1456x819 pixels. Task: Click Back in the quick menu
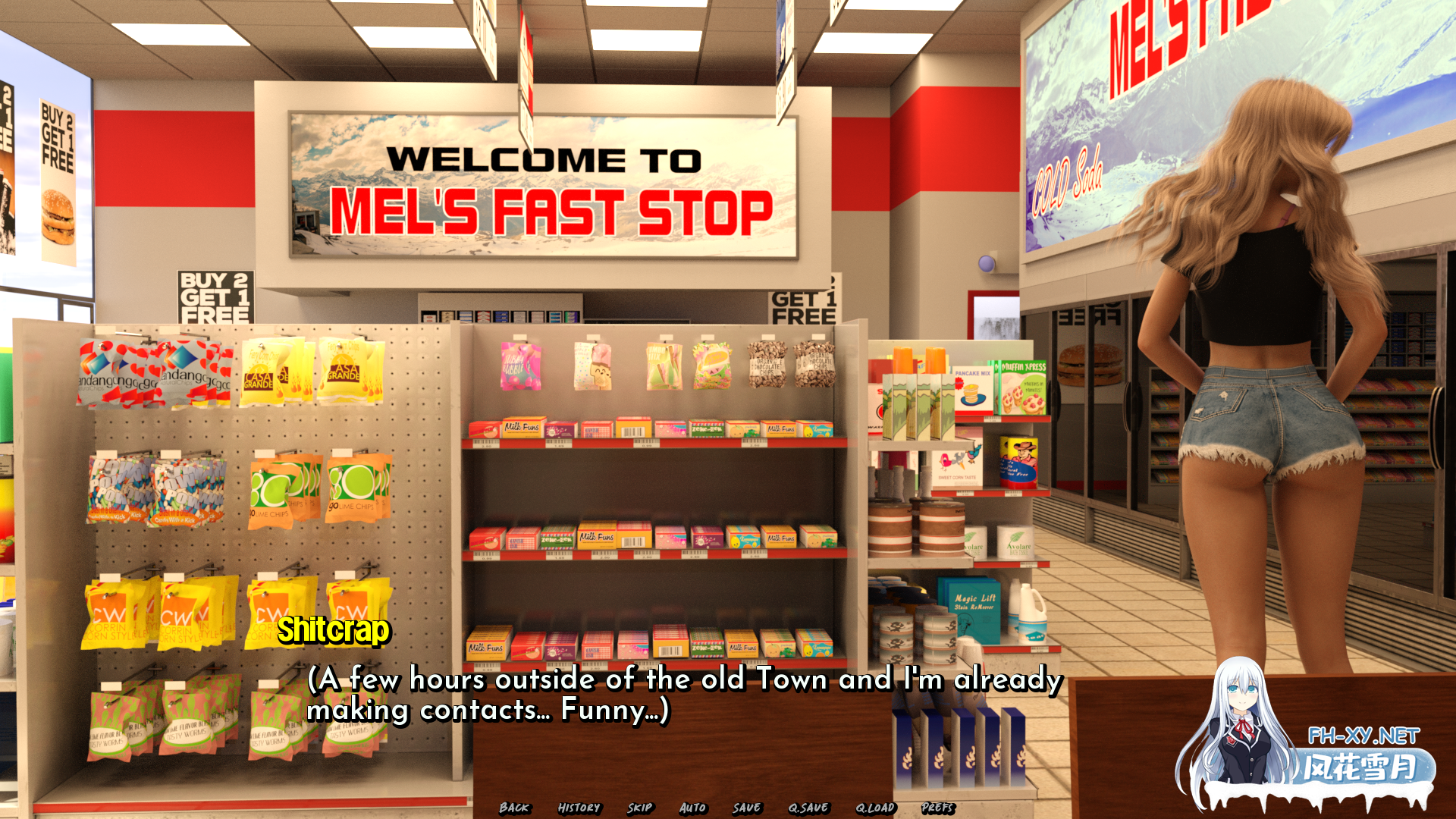[x=514, y=808]
